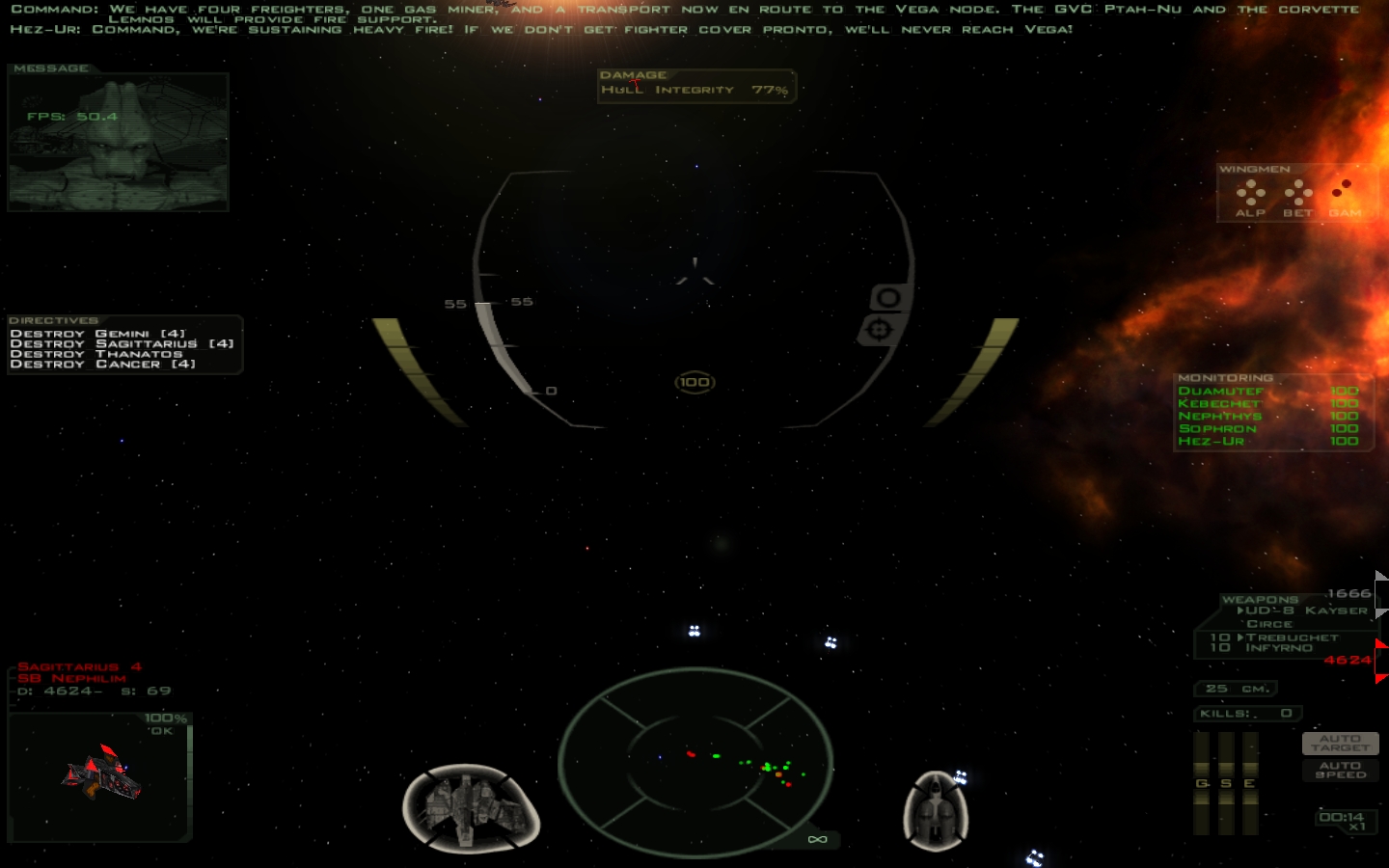The image size is (1389, 868).
Task: Pick Hez-Ur in the monitoring list
Action: pos(1212,441)
